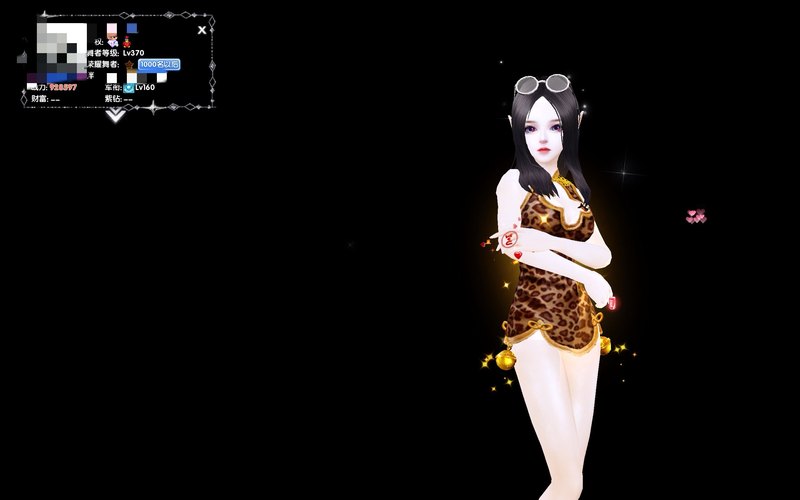Expand the panel with the double-chevron arrow
800x500 pixels.
click(115, 115)
